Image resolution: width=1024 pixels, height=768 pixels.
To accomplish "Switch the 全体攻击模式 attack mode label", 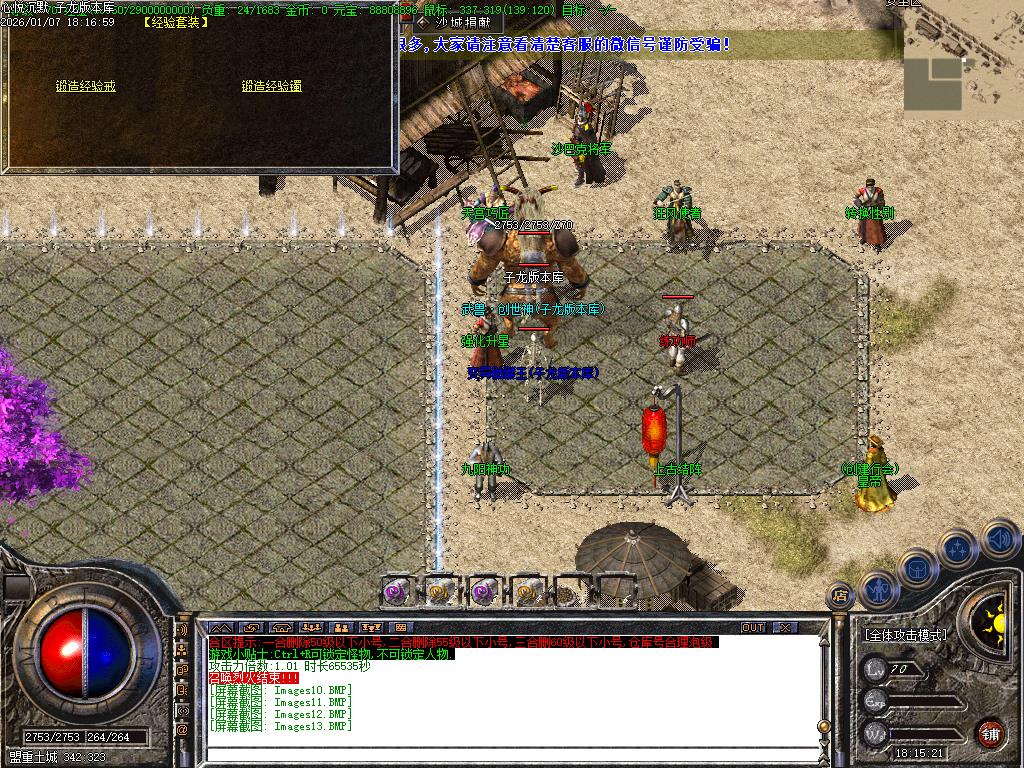I will [904, 635].
